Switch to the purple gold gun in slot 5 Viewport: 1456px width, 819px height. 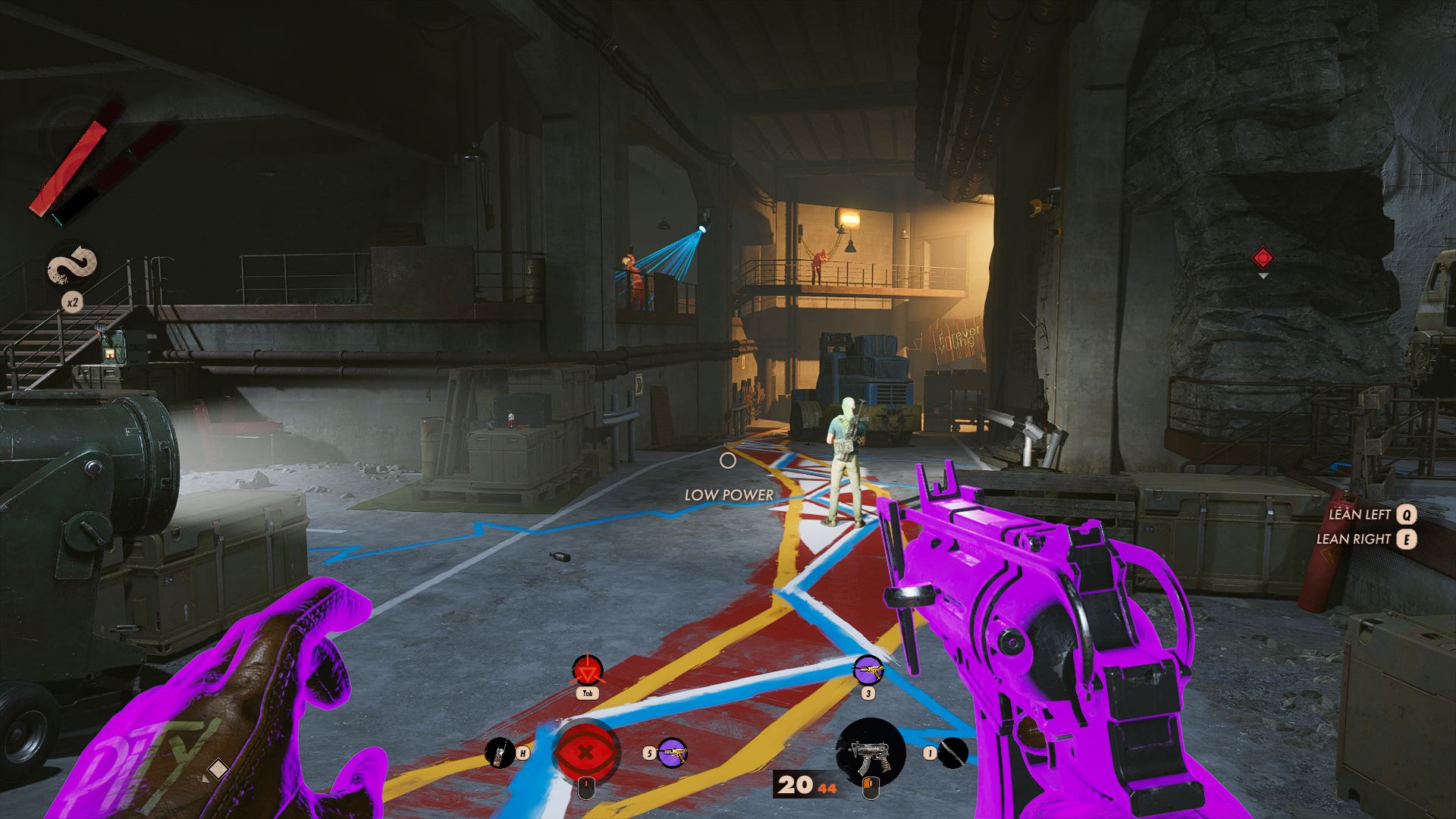click(672, 752)
